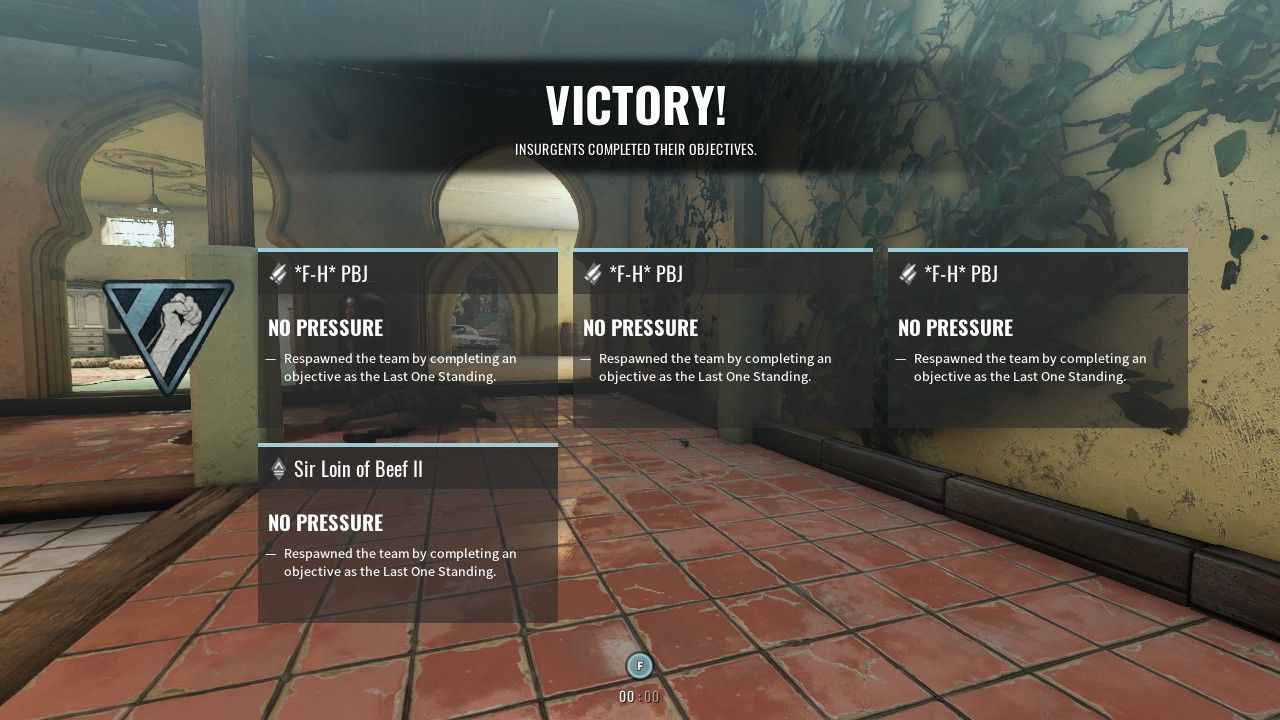Click the dash marker on Sir Loin of Beef II's description
This screenshot has height=720, width=1280.
[268, 552]
